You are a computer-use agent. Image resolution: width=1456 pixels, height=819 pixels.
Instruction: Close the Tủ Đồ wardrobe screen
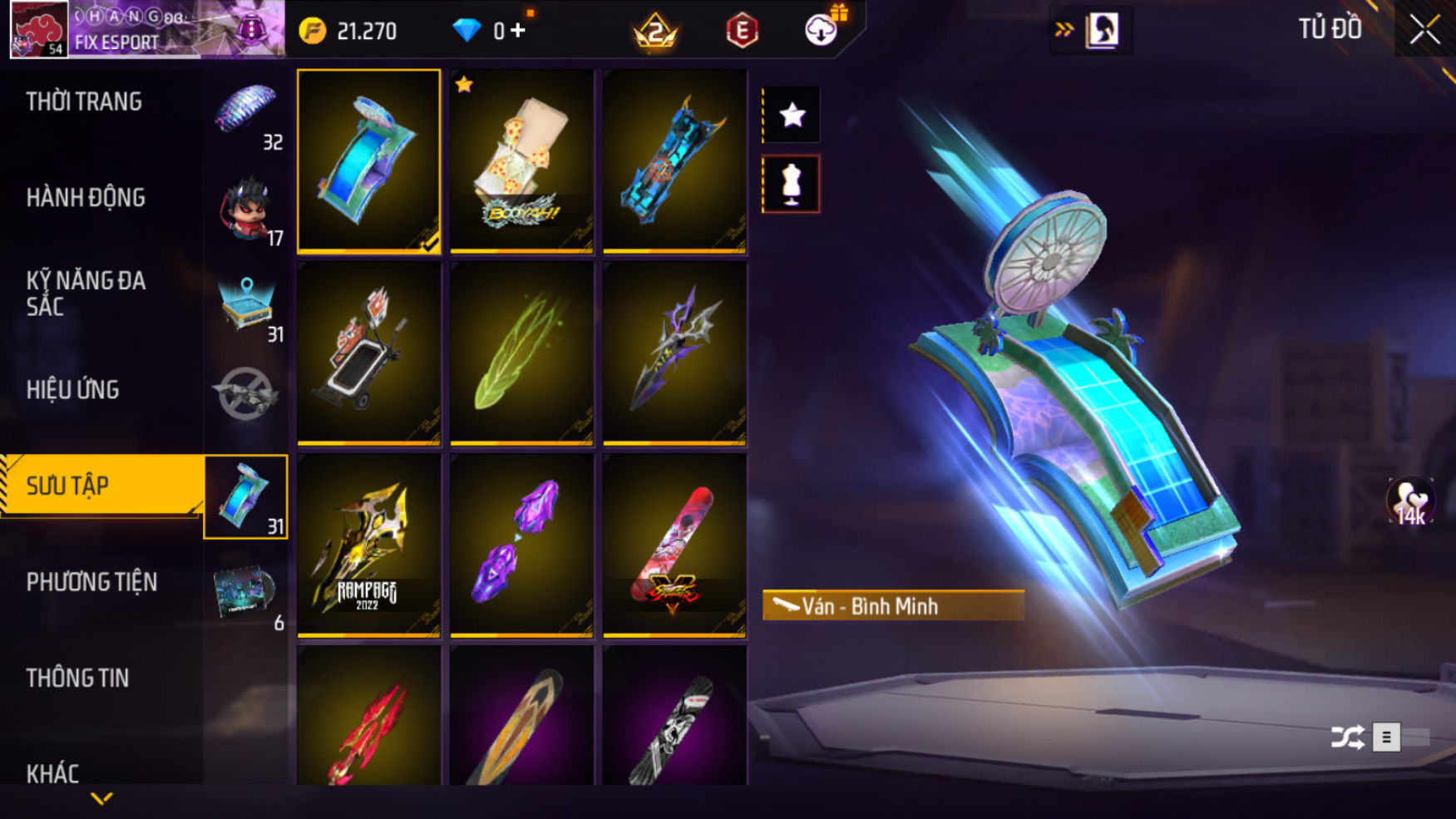coord(1424,30)
